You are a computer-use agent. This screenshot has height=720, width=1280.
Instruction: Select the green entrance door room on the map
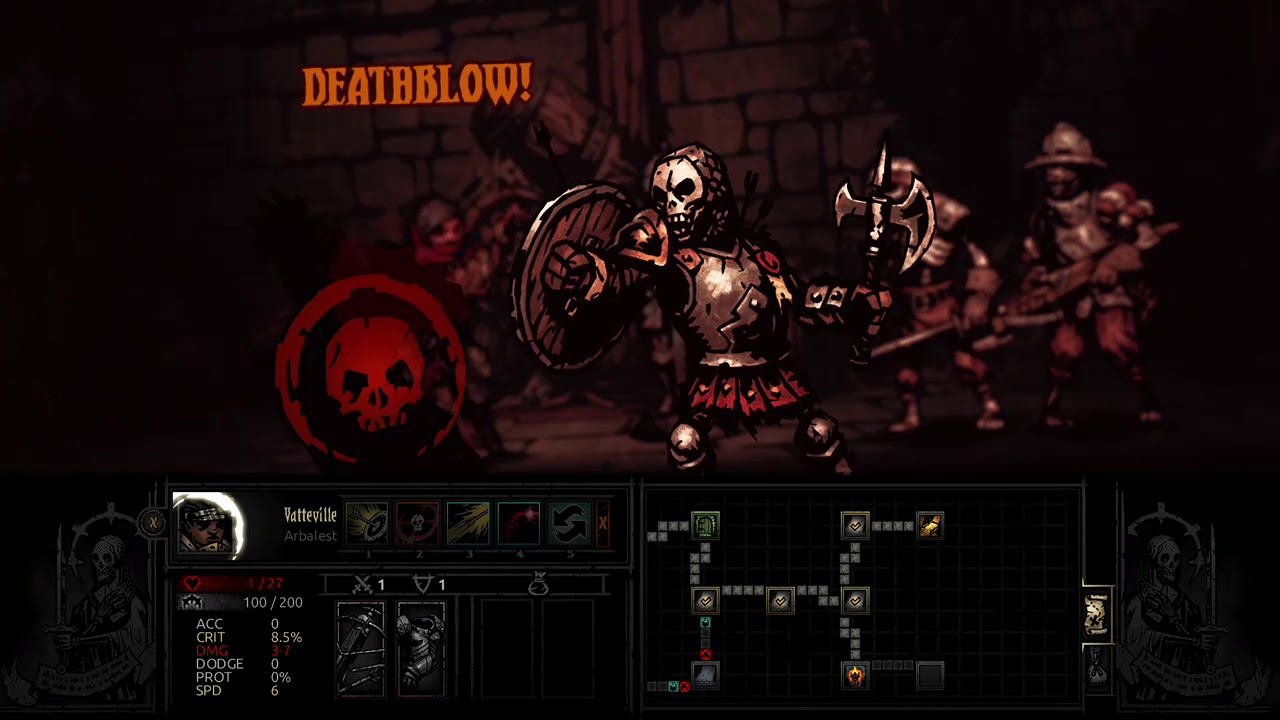[705, 525]
